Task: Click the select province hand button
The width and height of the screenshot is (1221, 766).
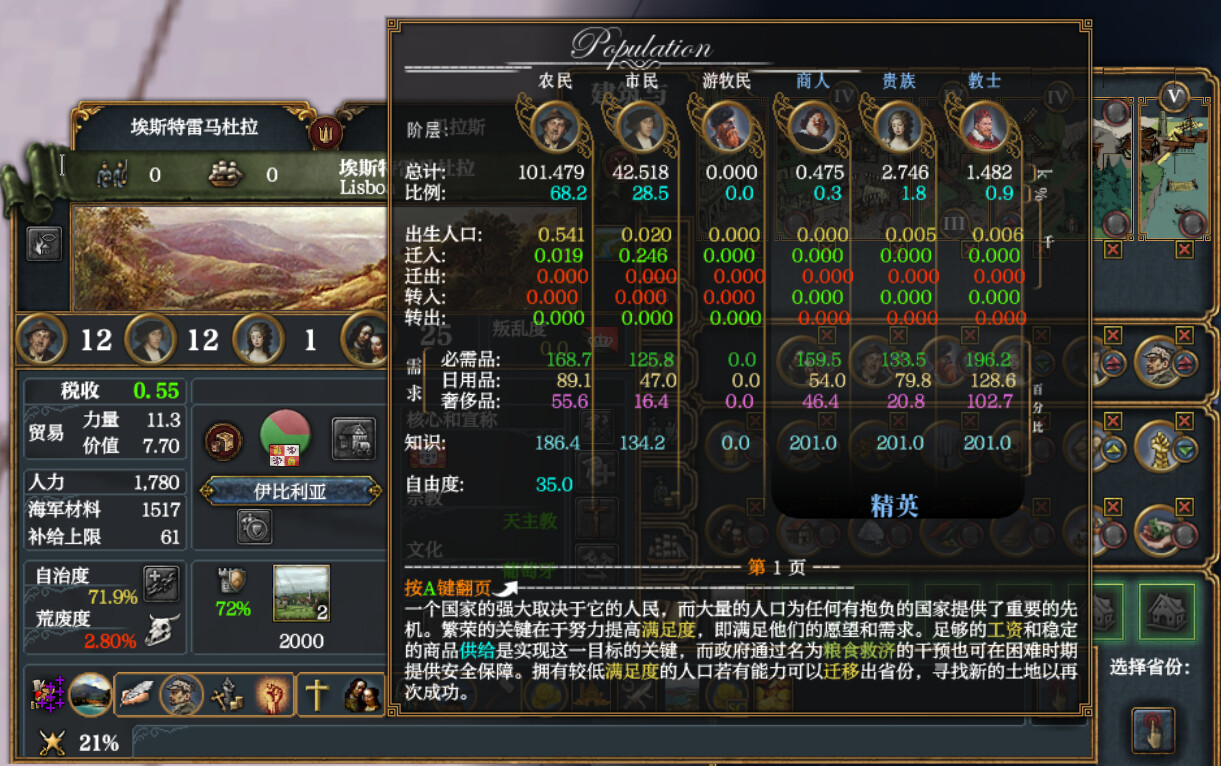Action: pyautogui.click(x=1152, y=730)
